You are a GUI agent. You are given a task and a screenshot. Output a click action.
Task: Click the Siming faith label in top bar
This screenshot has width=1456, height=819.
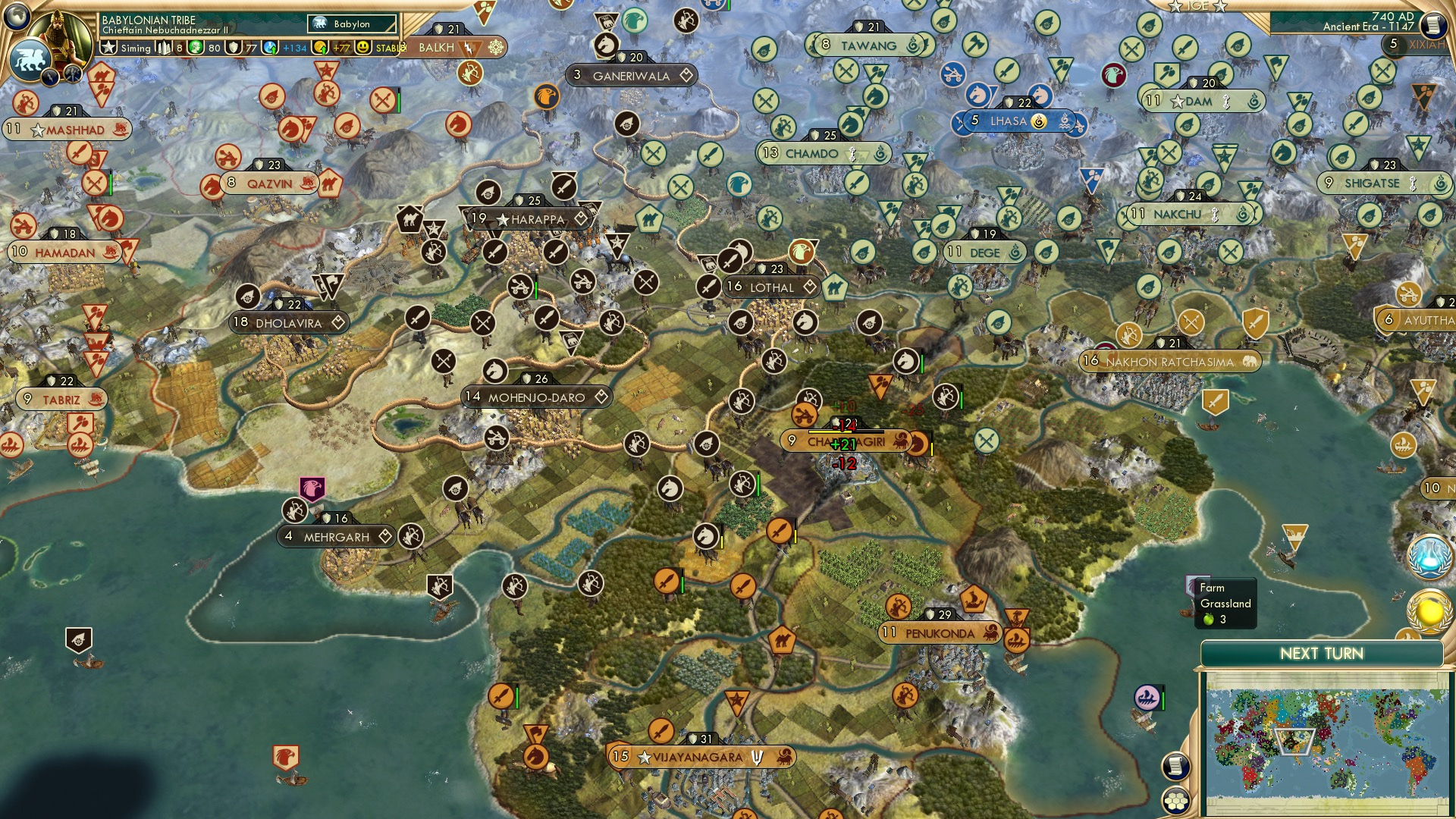click(x=135, y=49)
